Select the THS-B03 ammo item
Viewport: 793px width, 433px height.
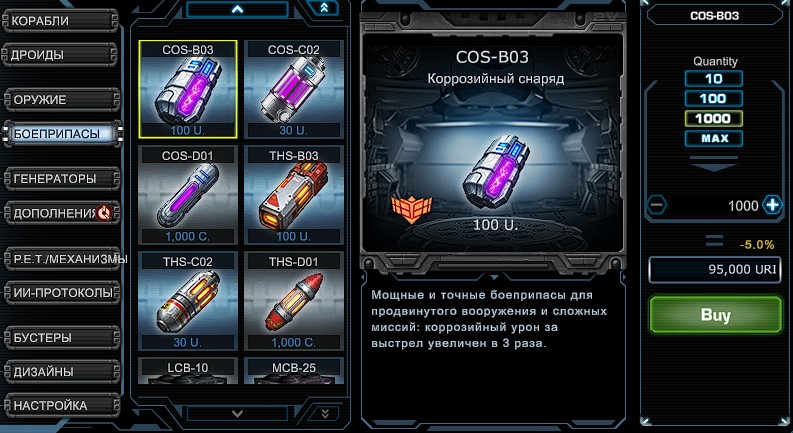click(x=294, y=196)
